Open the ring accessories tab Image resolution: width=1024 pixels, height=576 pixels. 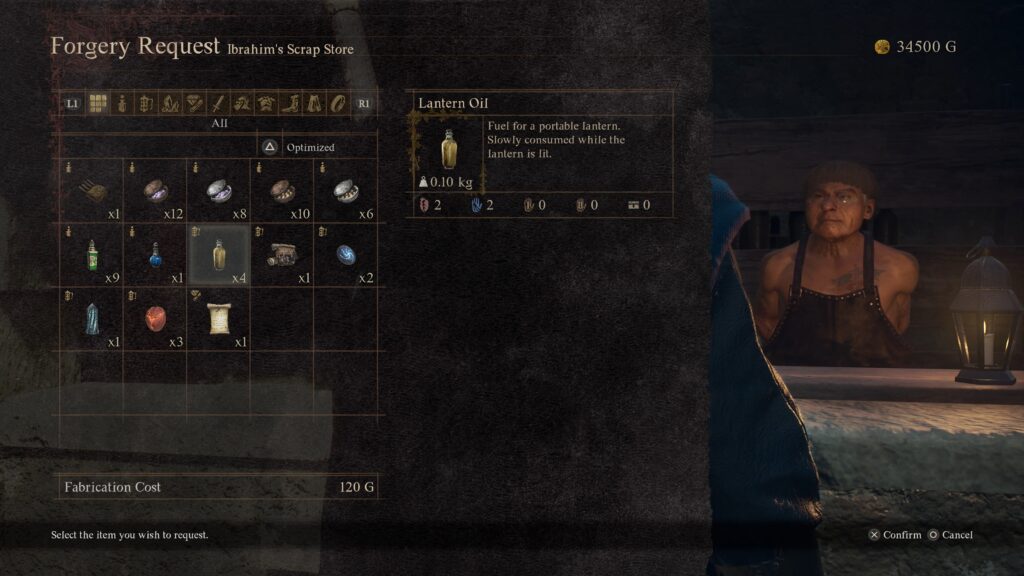pyautogui.click(x=338, y=103)
